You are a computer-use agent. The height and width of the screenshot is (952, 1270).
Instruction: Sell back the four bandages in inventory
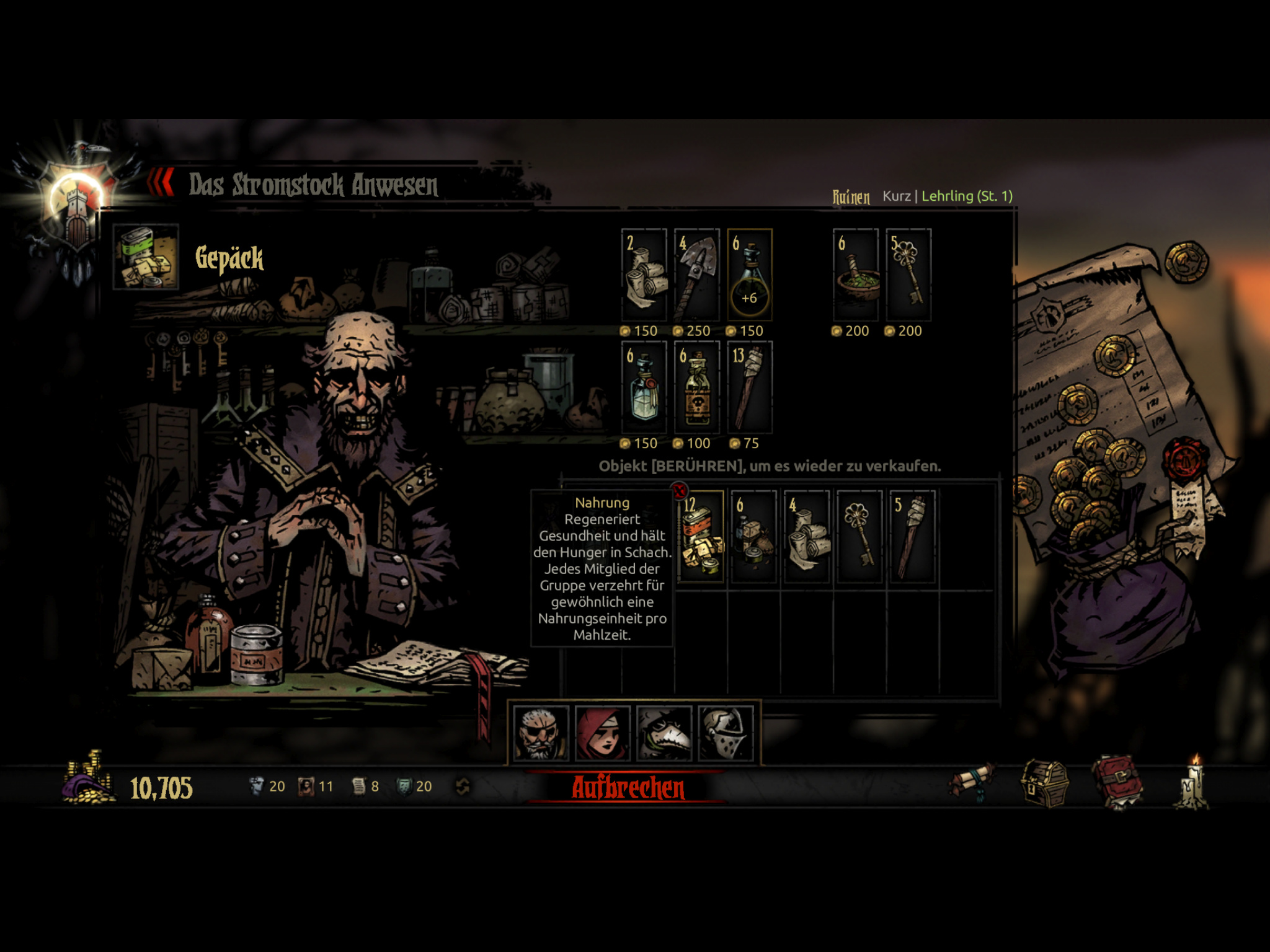(807, 537)
